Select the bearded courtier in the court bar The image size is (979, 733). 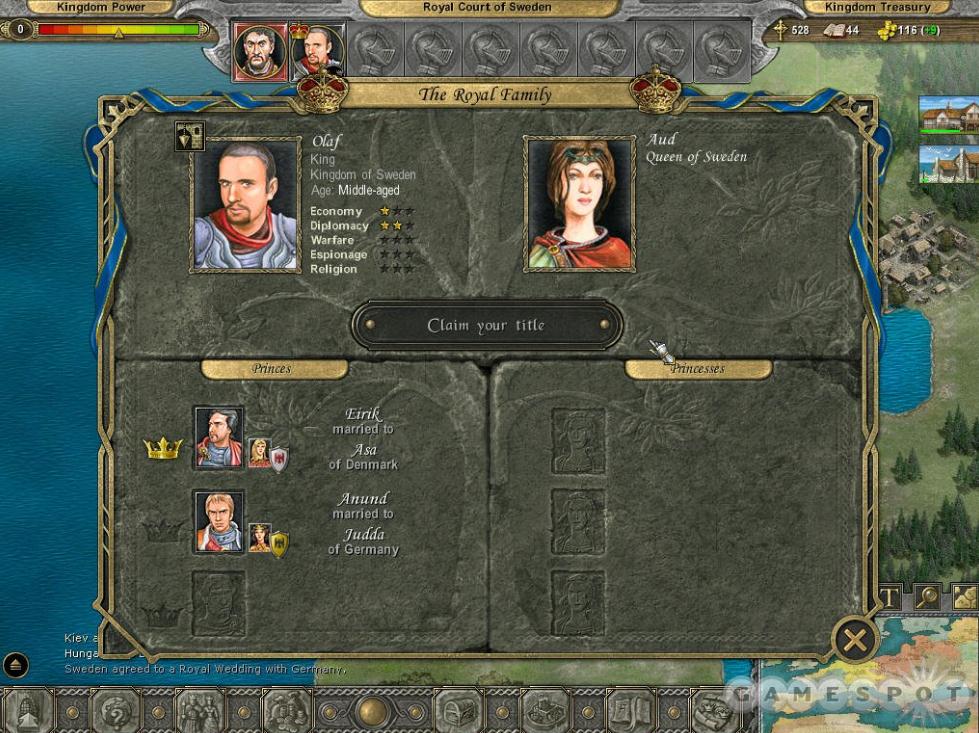(260, 51)
